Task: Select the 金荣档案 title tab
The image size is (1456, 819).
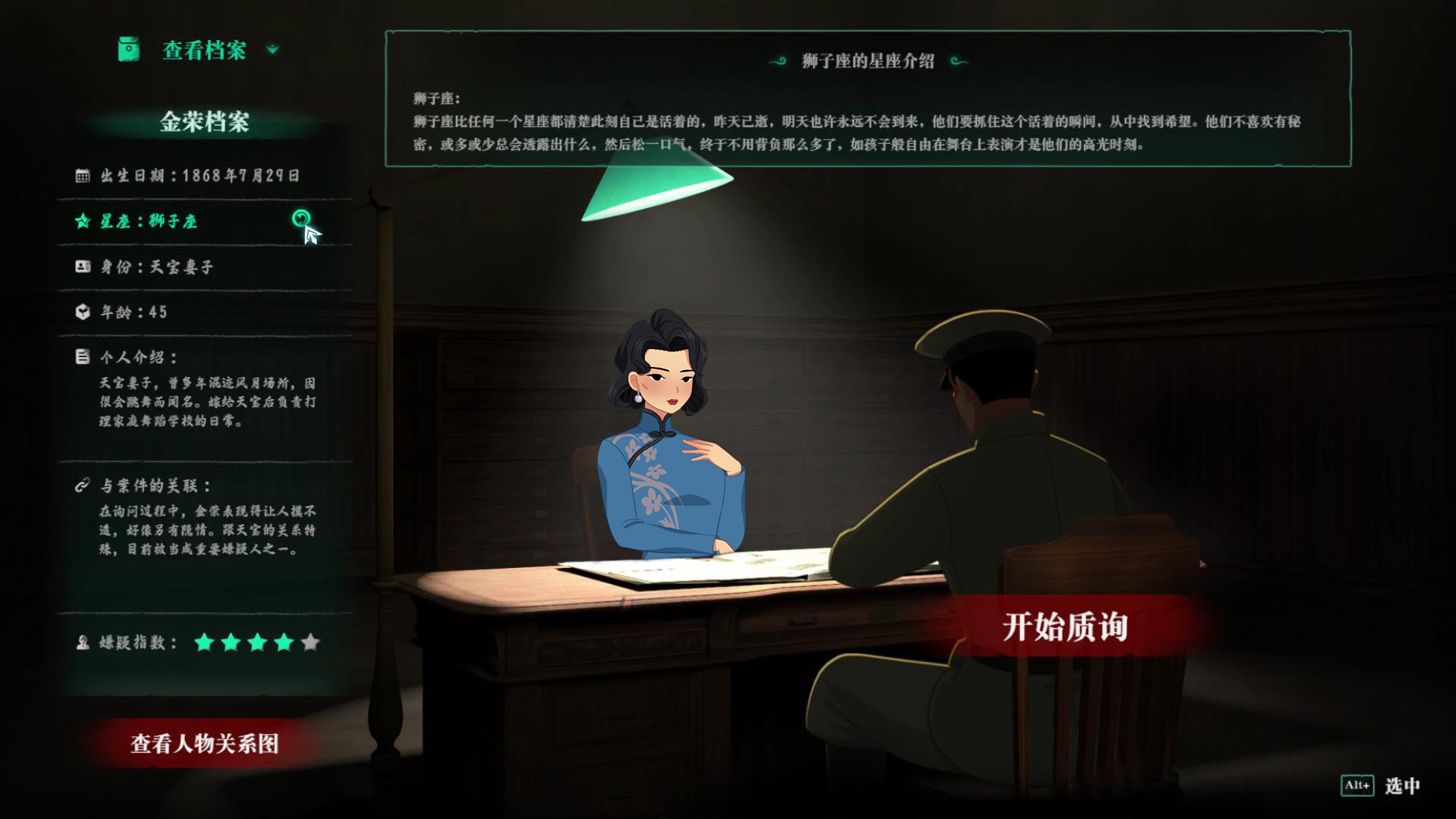Action: click(x=205, y=119)
